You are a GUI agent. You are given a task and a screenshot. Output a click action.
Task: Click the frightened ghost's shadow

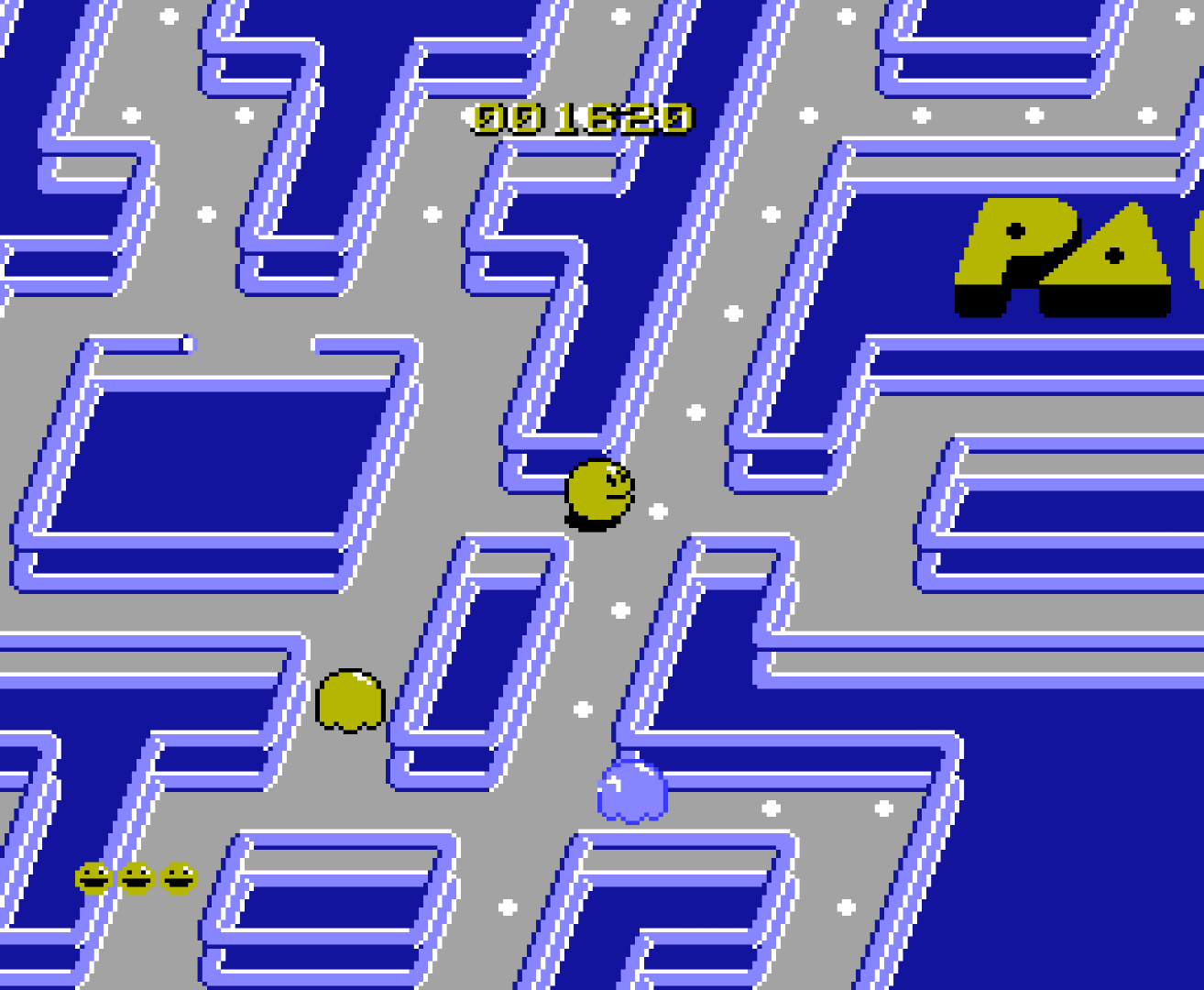pos(349,731)
